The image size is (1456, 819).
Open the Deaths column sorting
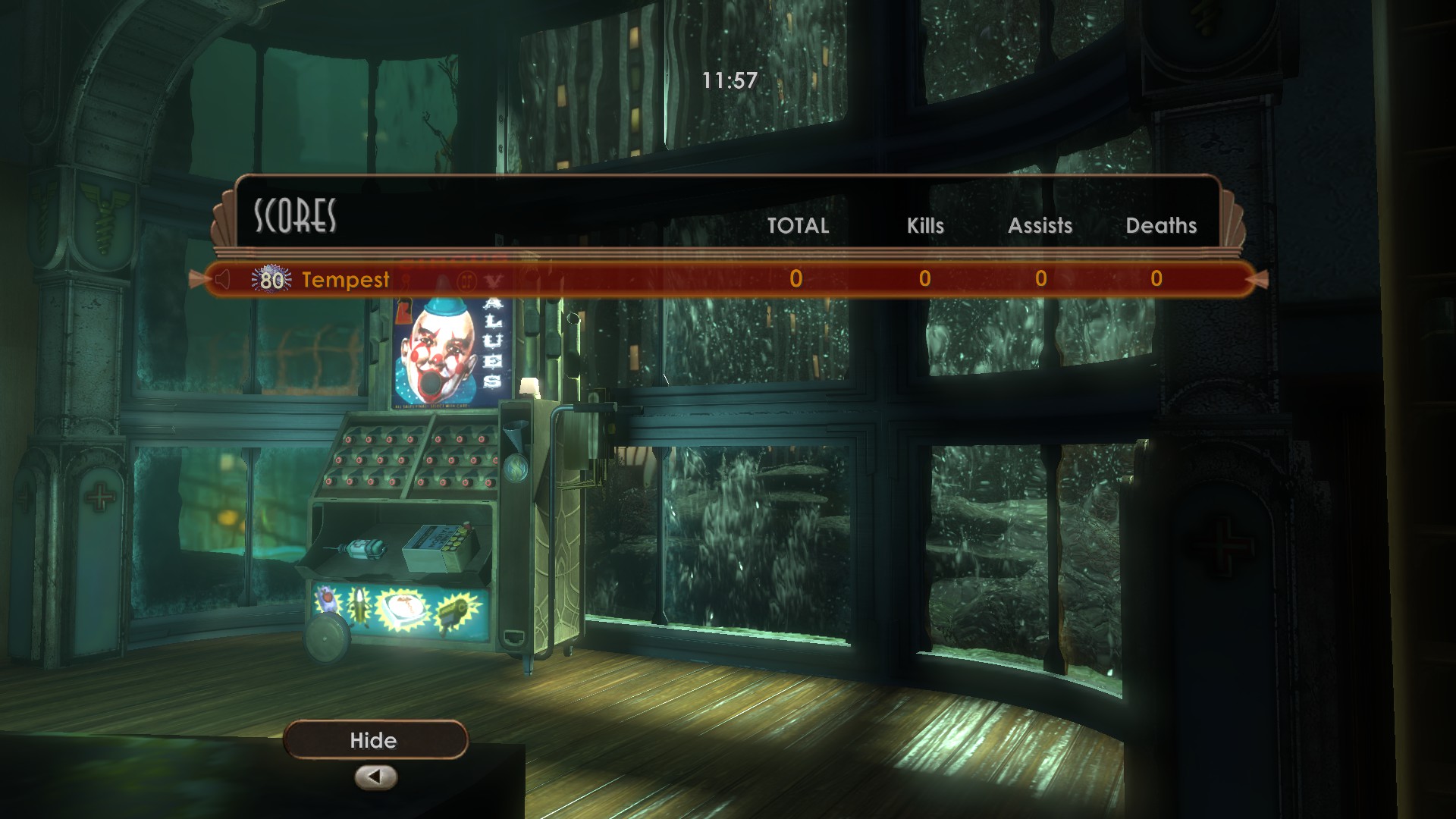point(1162,225)
